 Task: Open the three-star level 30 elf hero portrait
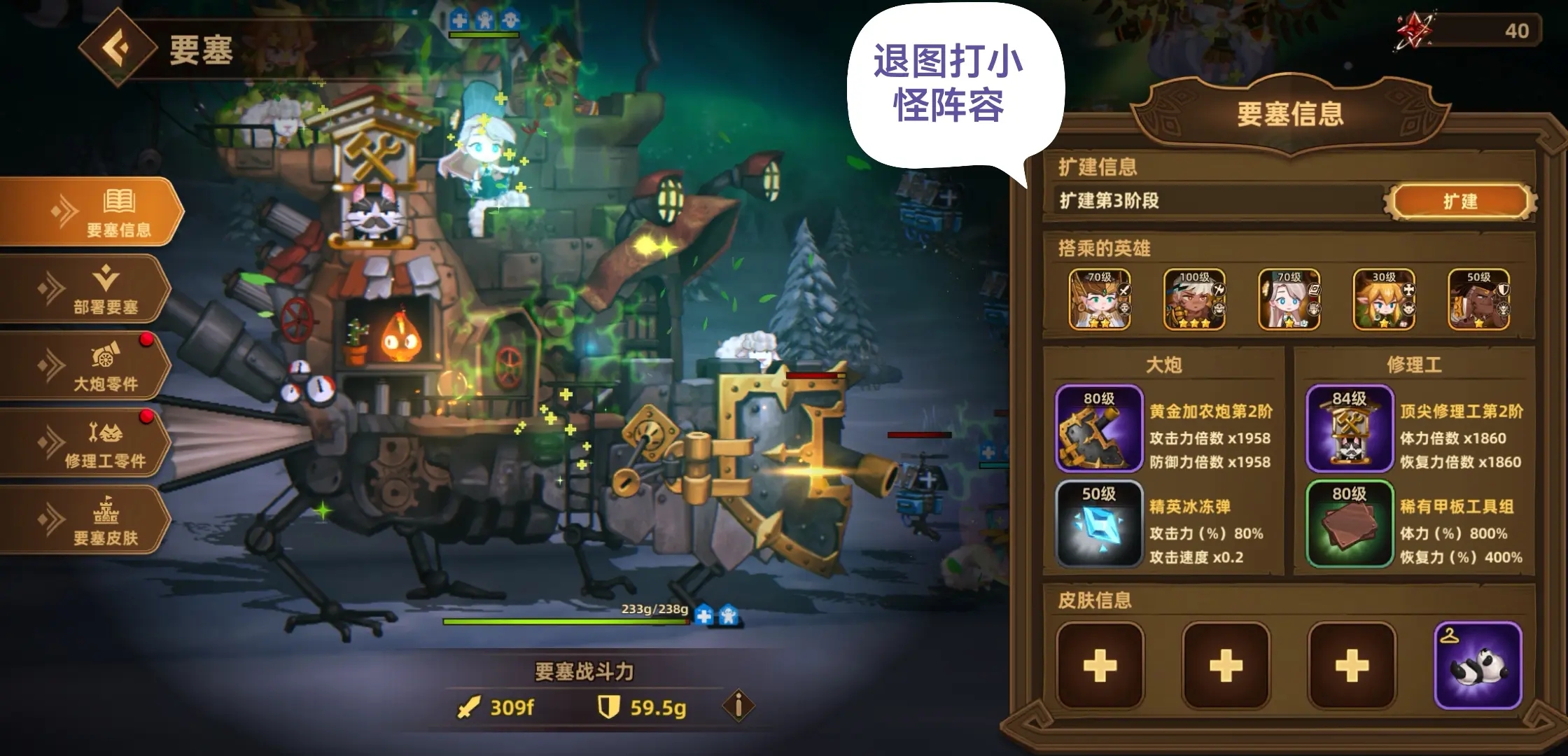point(1382,300)
